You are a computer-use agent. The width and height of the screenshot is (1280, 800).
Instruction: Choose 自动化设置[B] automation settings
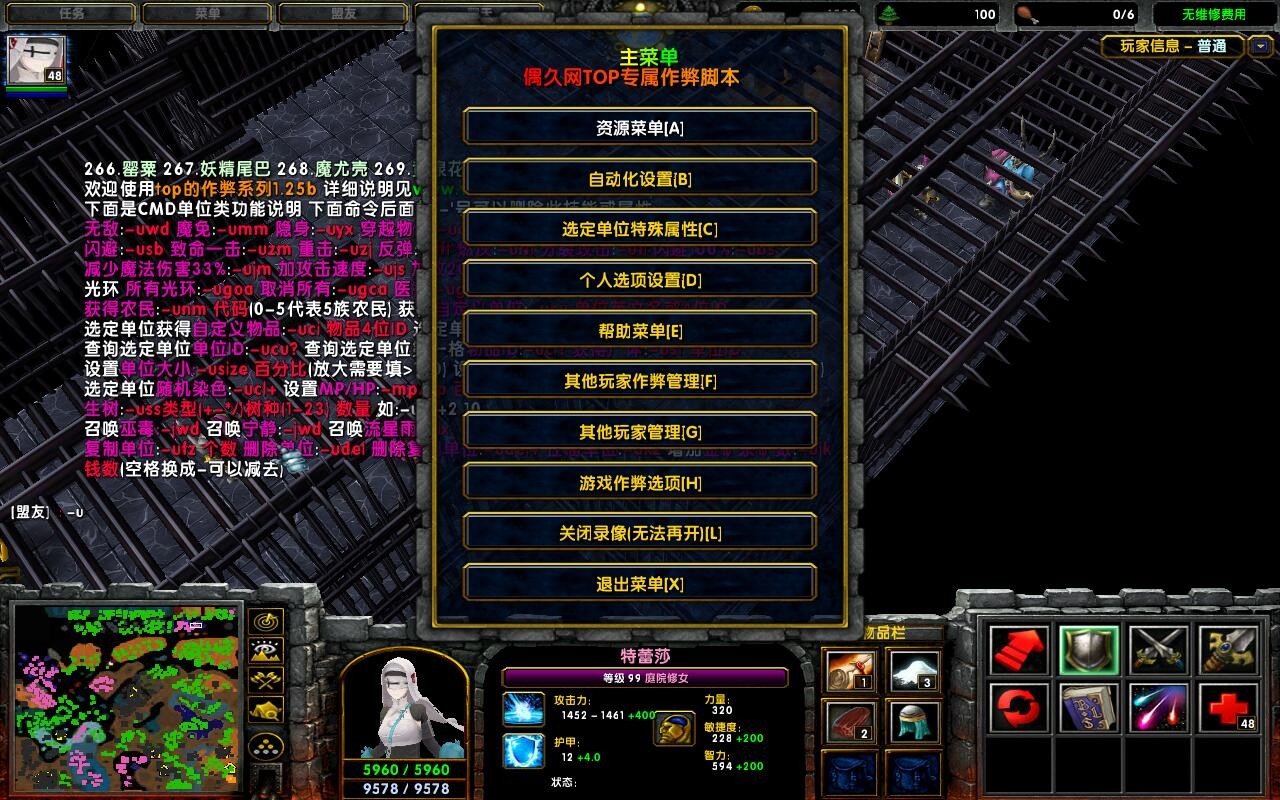tap(640, 179)
